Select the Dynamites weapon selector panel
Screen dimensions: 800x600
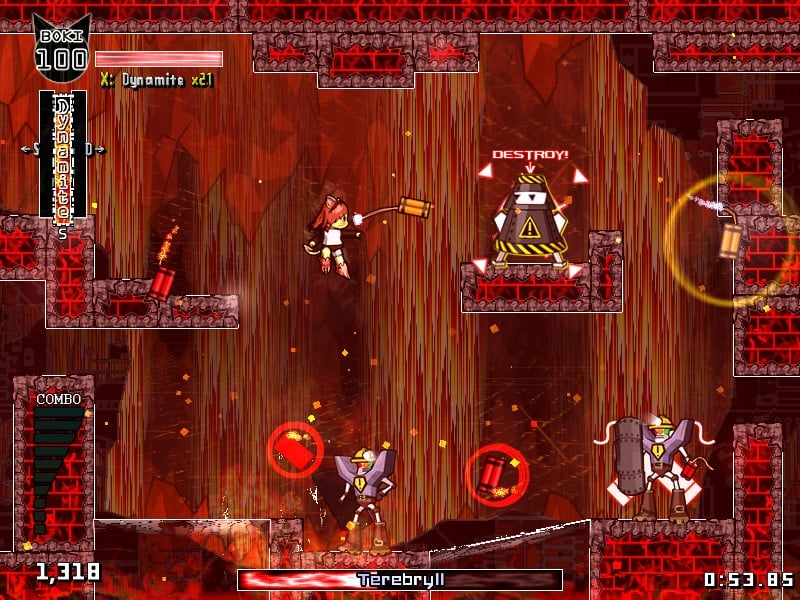(x=62, y=155)
